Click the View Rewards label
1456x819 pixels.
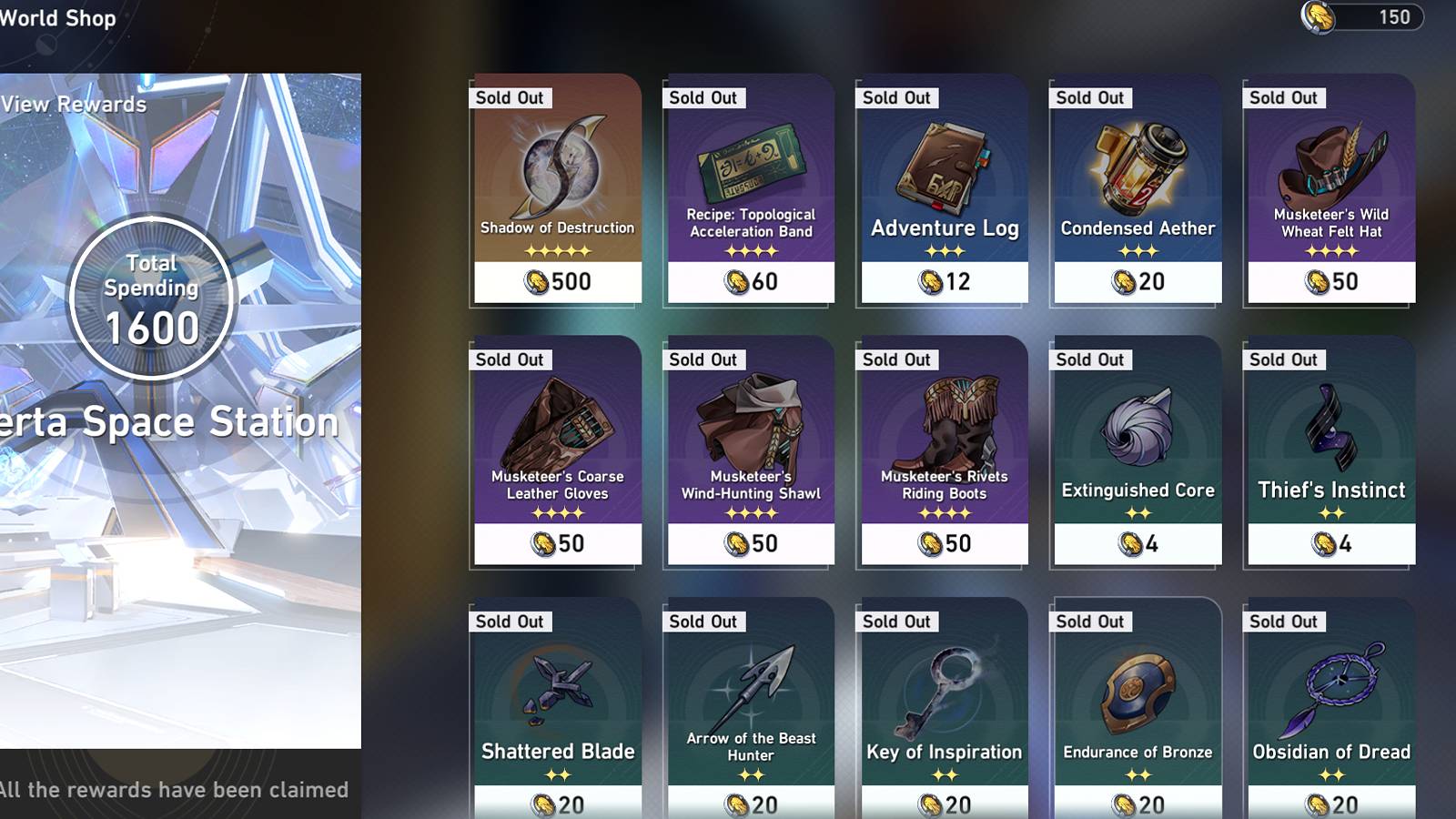click(x=73, y=104)
